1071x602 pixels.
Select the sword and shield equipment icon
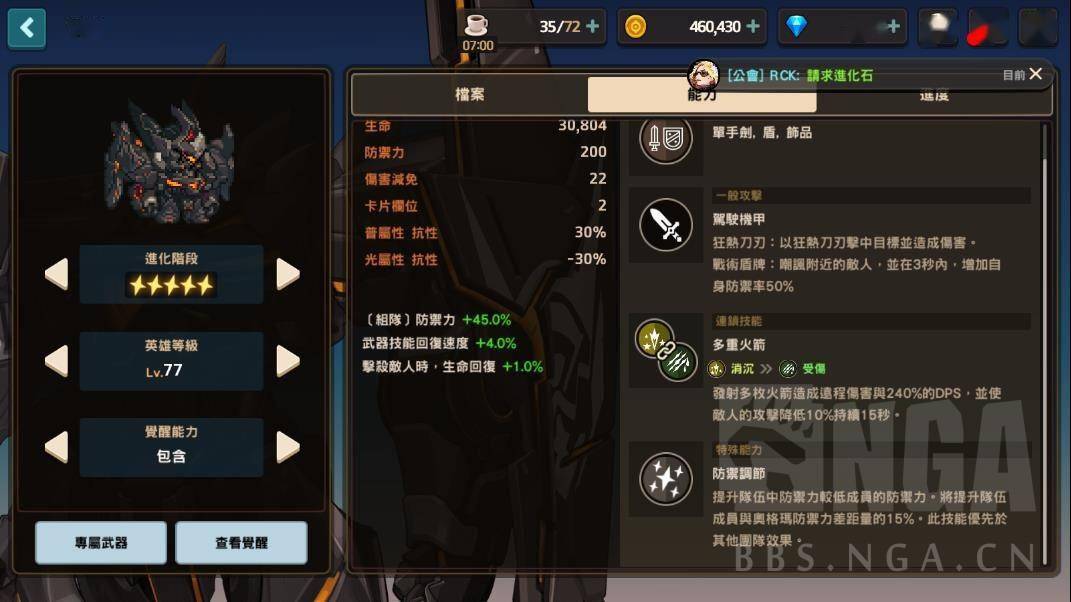[x=665, y=139]
